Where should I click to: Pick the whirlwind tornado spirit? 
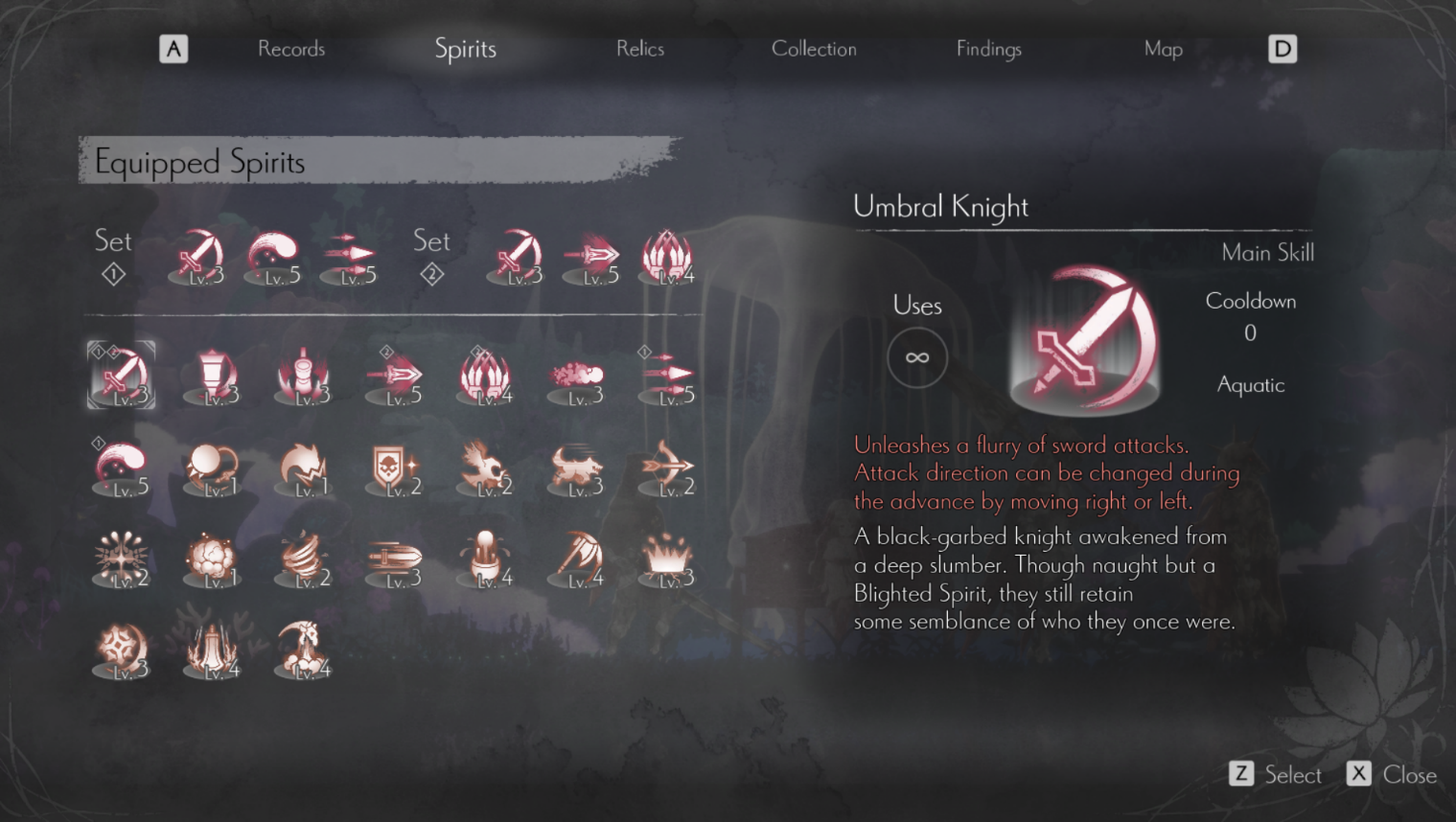tap(304, 559)
